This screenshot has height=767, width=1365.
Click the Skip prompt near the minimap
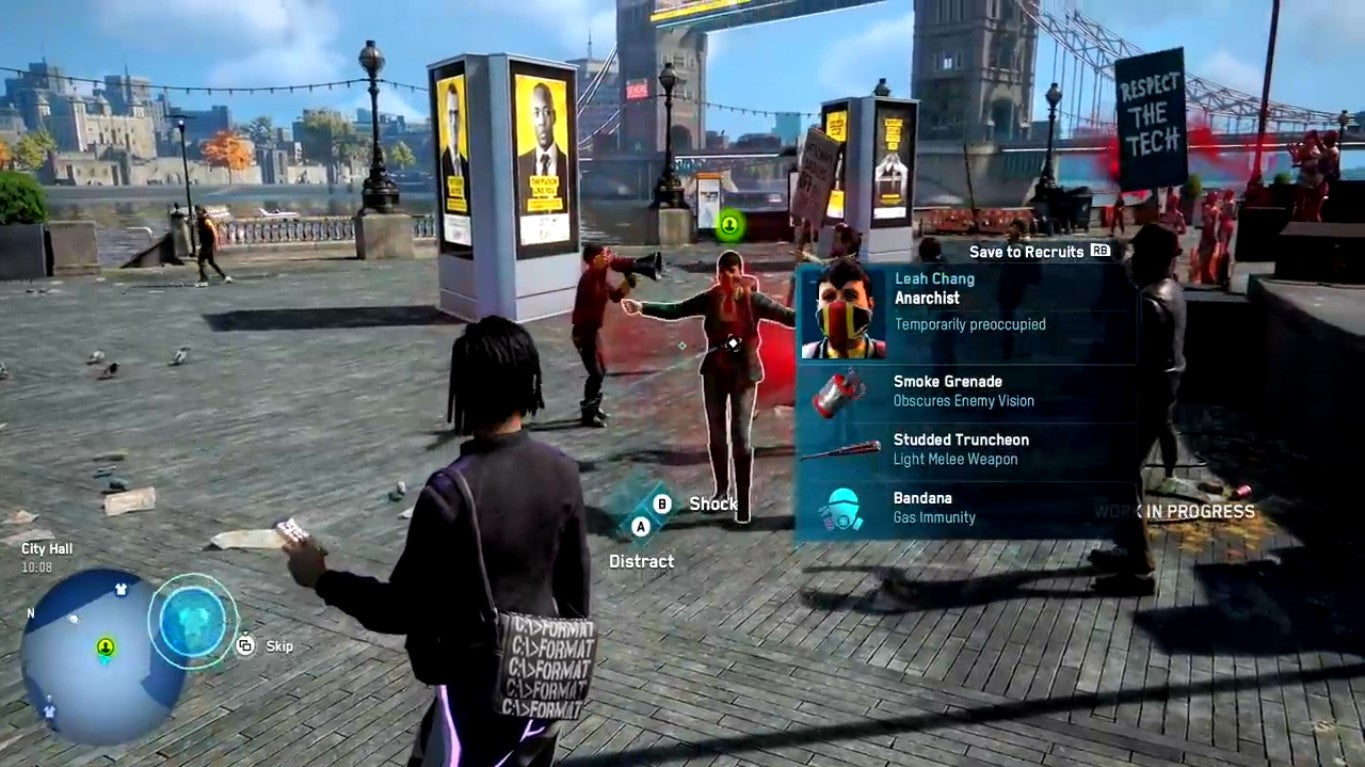coord(281,646)
